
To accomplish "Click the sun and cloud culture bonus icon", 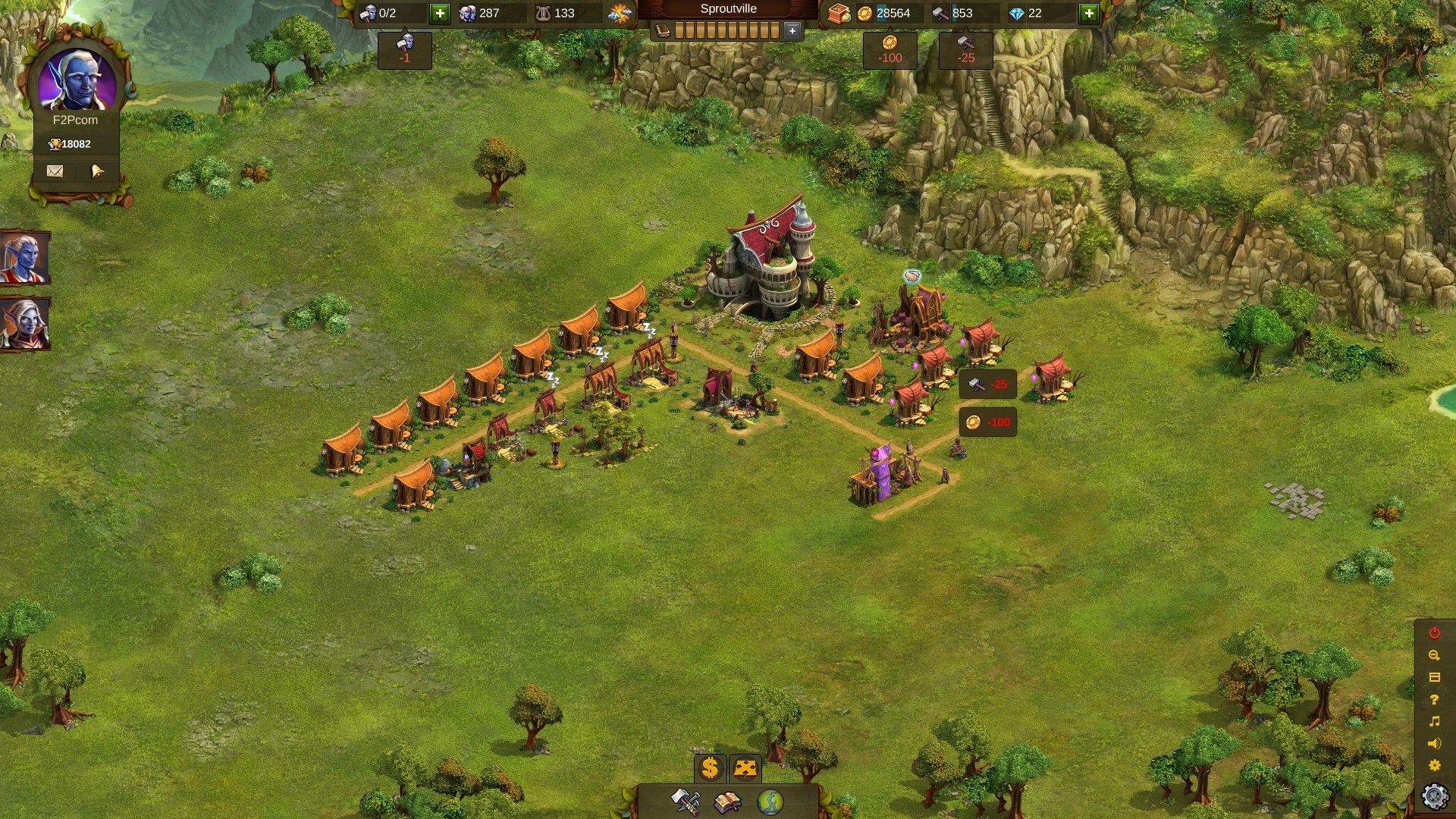I will coord(620,13).
